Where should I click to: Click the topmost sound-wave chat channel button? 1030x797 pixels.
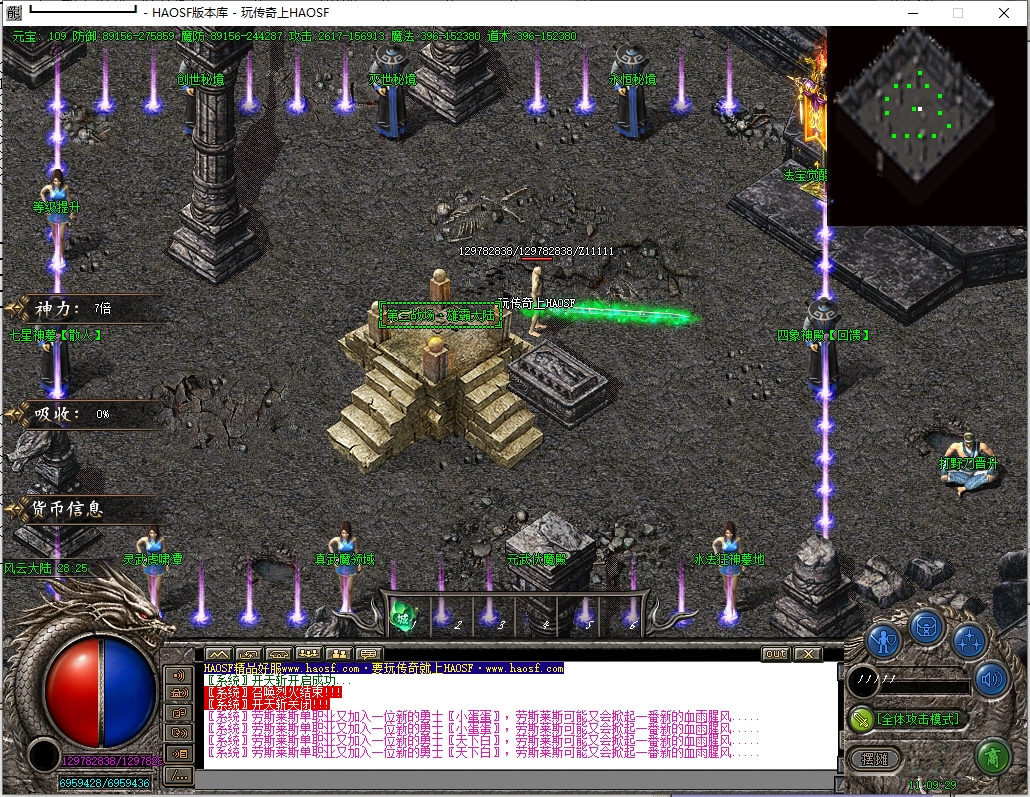pyautogui.click(x=180, y=676)
